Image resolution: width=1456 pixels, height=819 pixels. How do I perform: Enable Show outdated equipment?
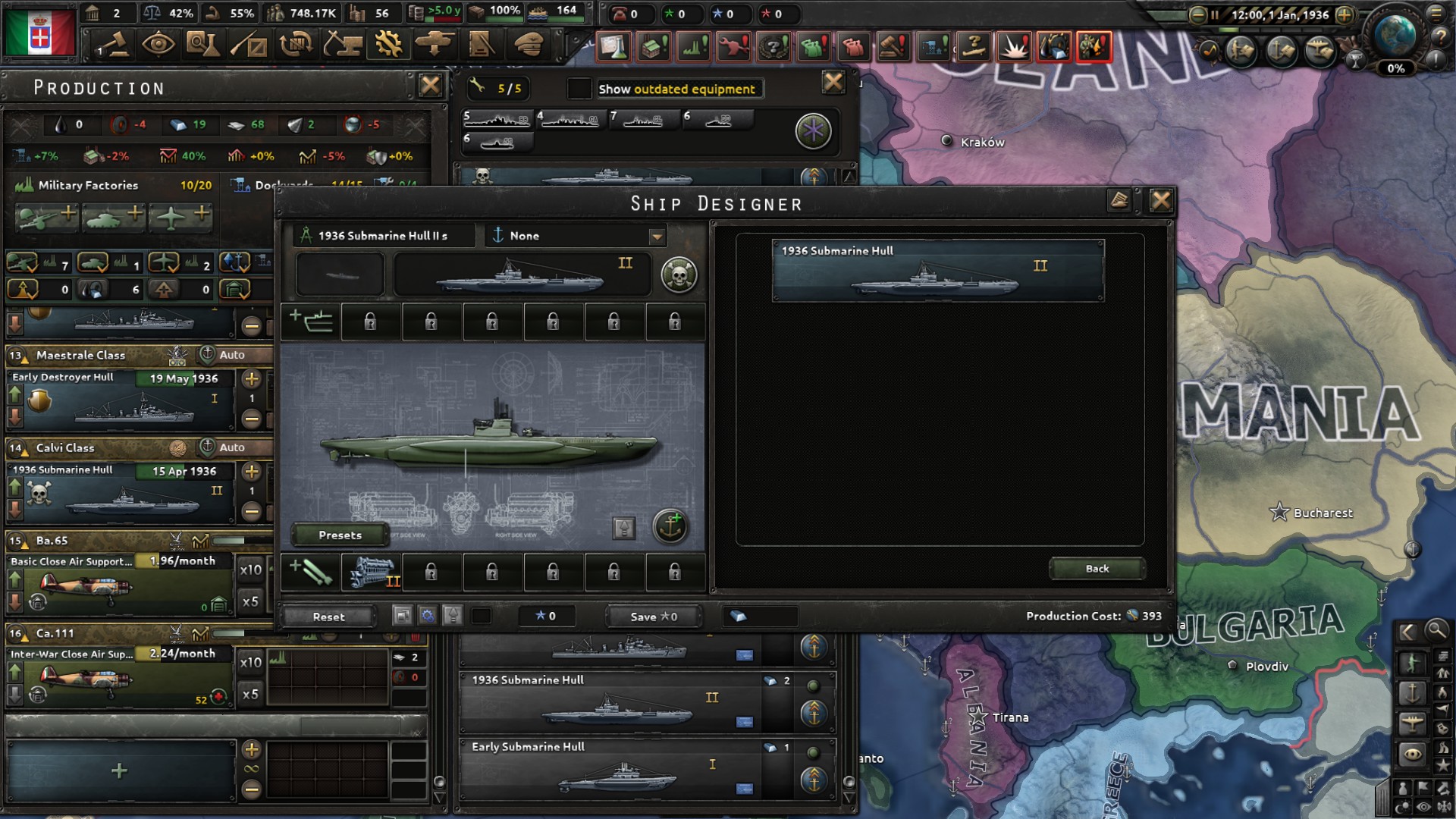click(579, 88)
